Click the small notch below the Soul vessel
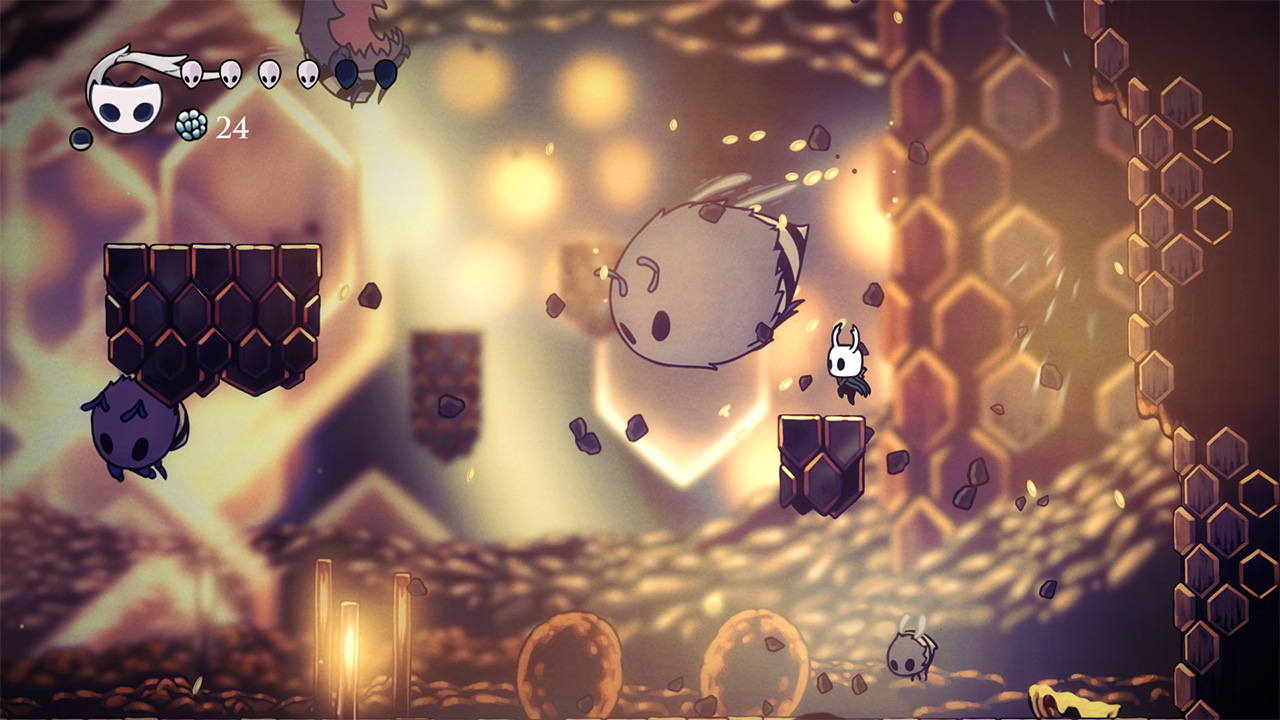Screen dimensions: 1280x720 tap(80, 138)
